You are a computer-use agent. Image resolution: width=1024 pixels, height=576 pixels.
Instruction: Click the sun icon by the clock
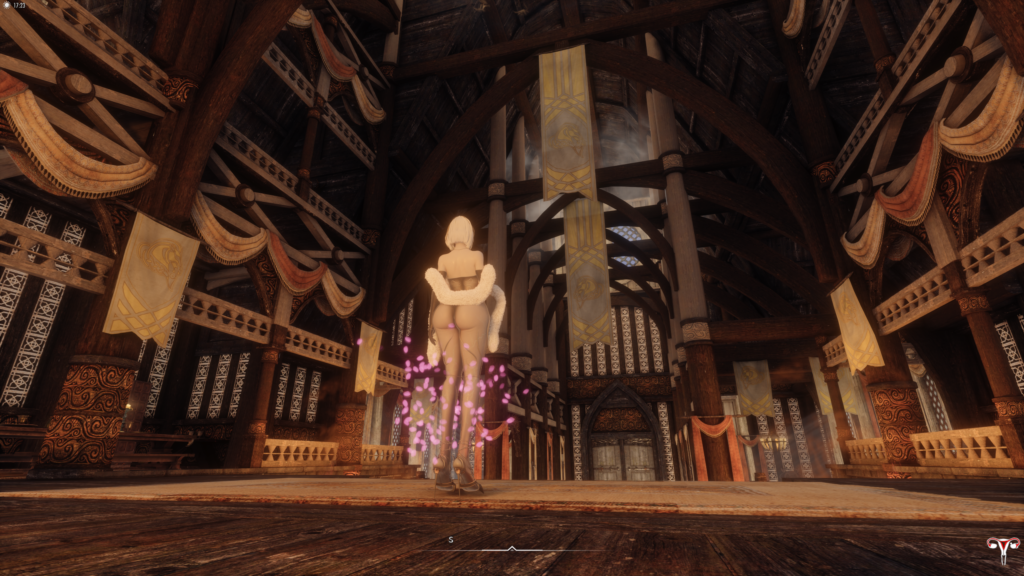click(x=6, y=5)
